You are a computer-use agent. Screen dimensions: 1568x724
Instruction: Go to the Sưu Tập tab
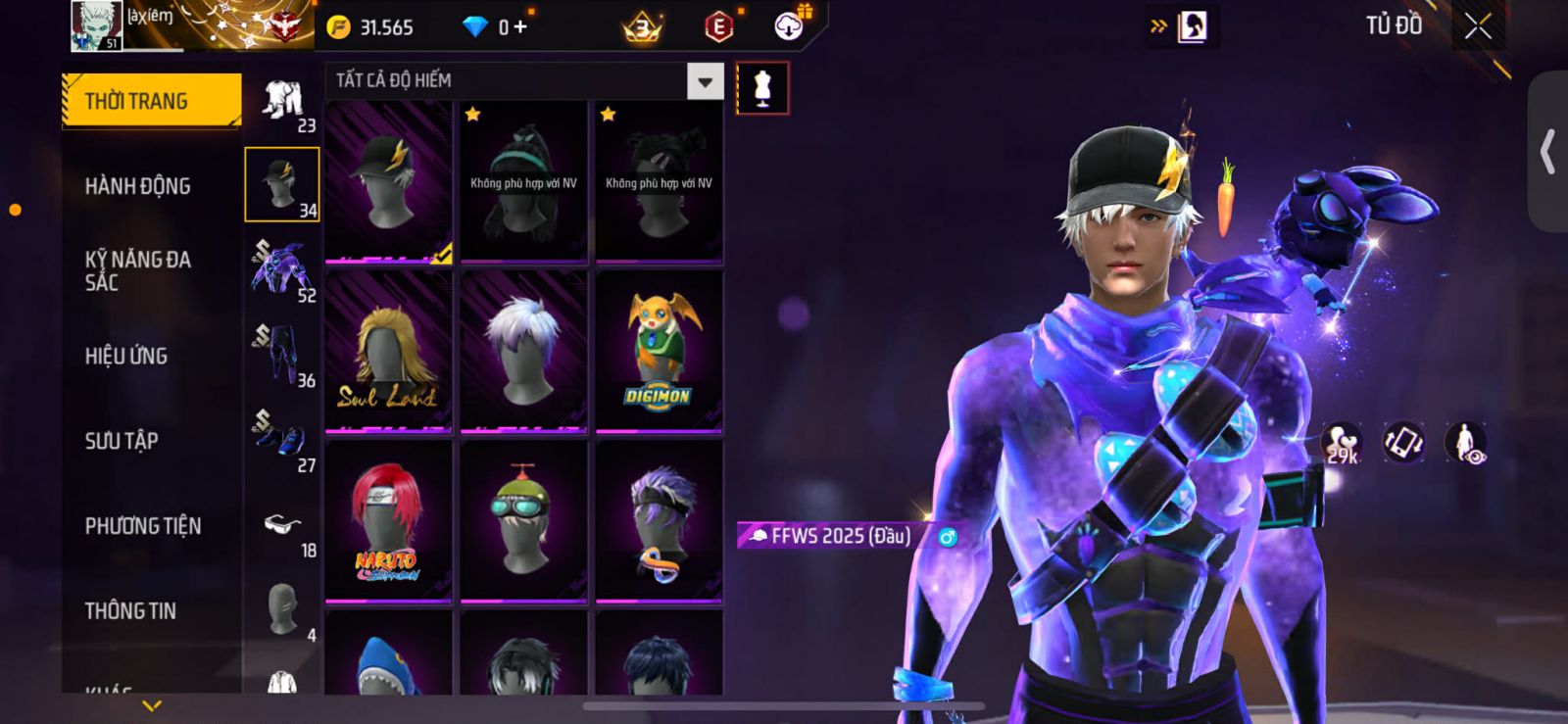point(122,441)
